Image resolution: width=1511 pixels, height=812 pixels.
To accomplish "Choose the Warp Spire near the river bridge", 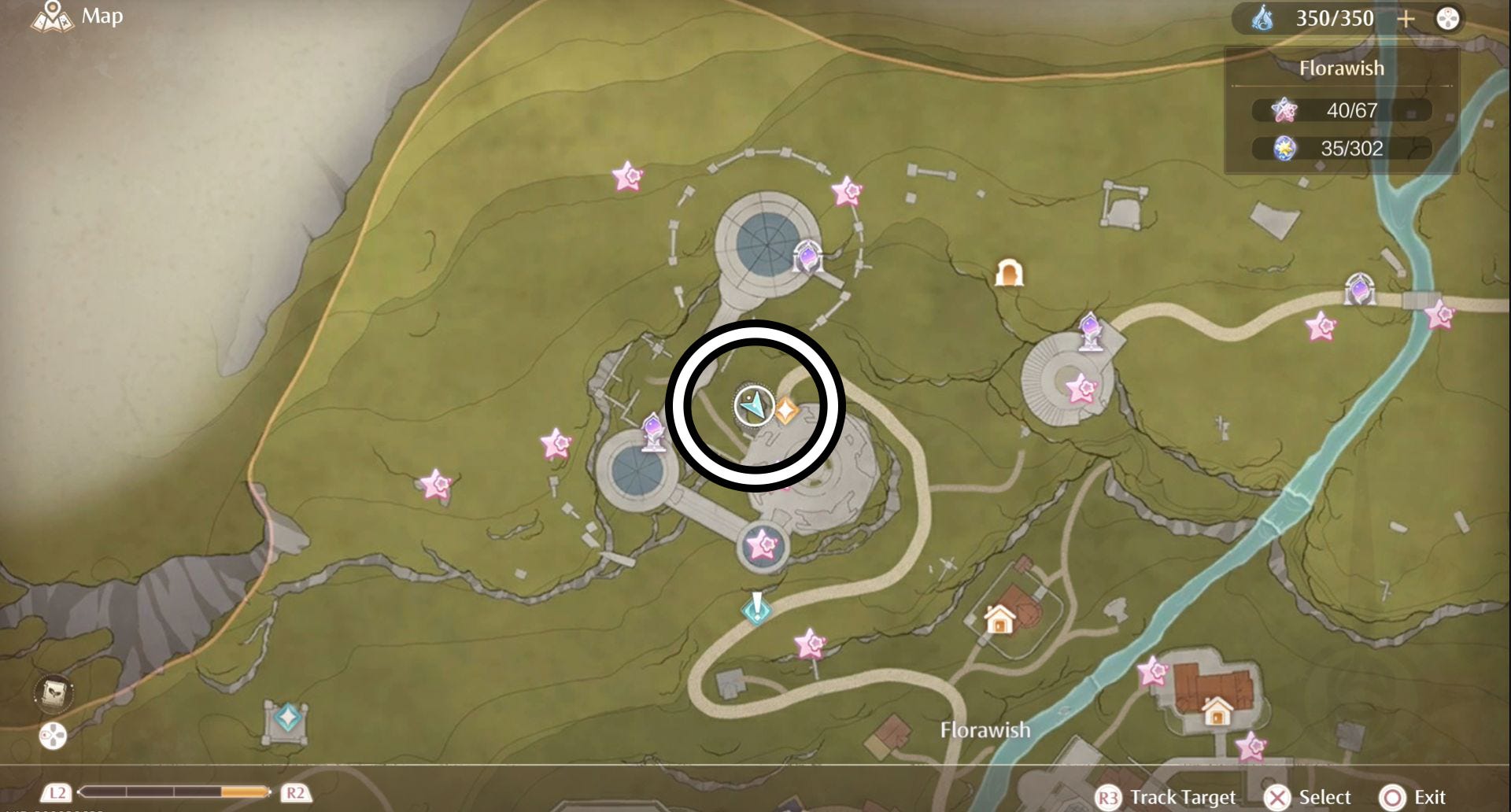I will (1359, 289).
